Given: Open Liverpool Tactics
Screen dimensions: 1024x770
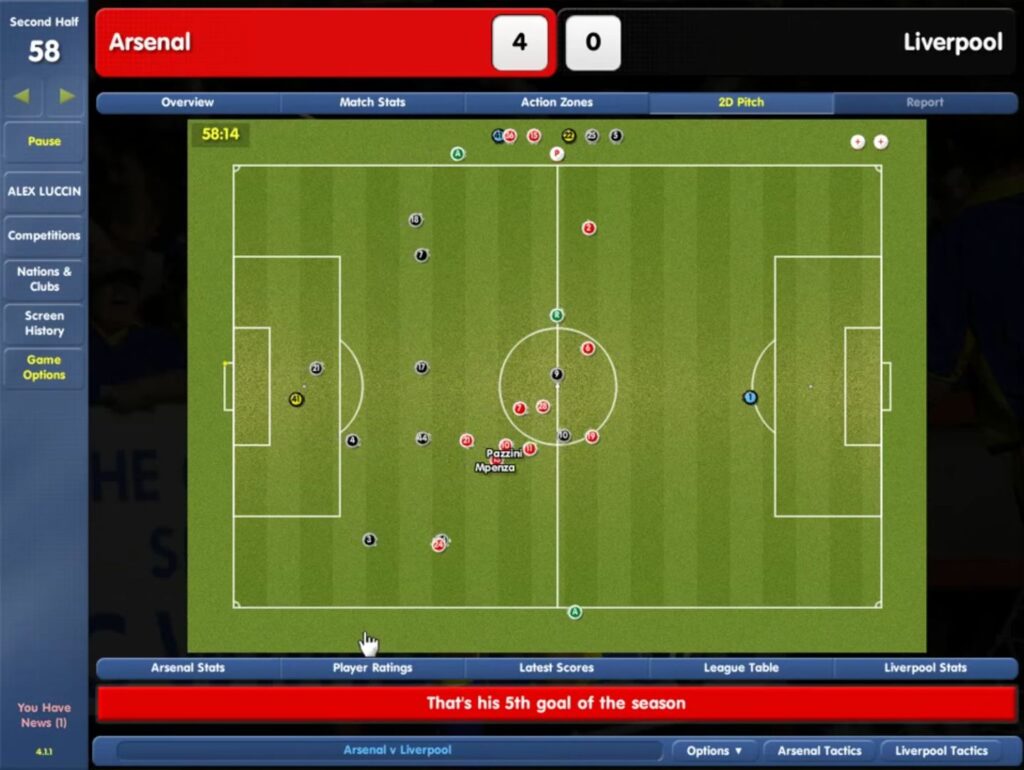Looking at the screenshot, I should click(x=941, y=751).
